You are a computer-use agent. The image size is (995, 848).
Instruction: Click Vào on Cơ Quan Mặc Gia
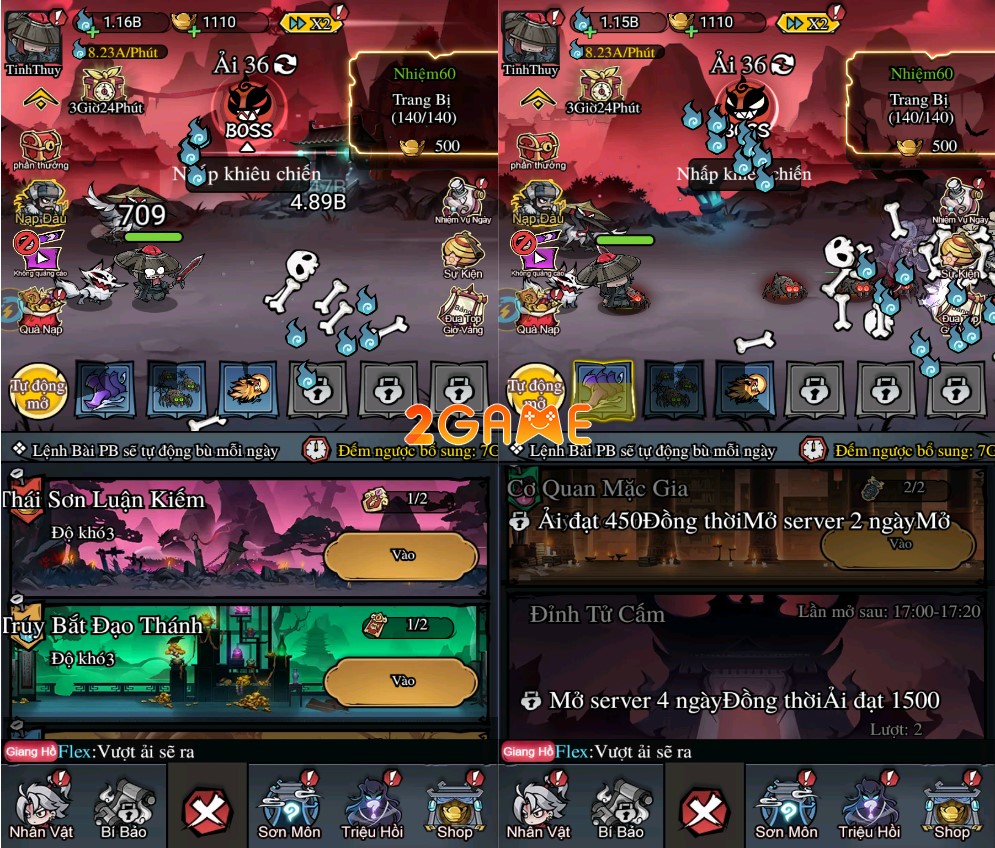(x=898, y=545)
